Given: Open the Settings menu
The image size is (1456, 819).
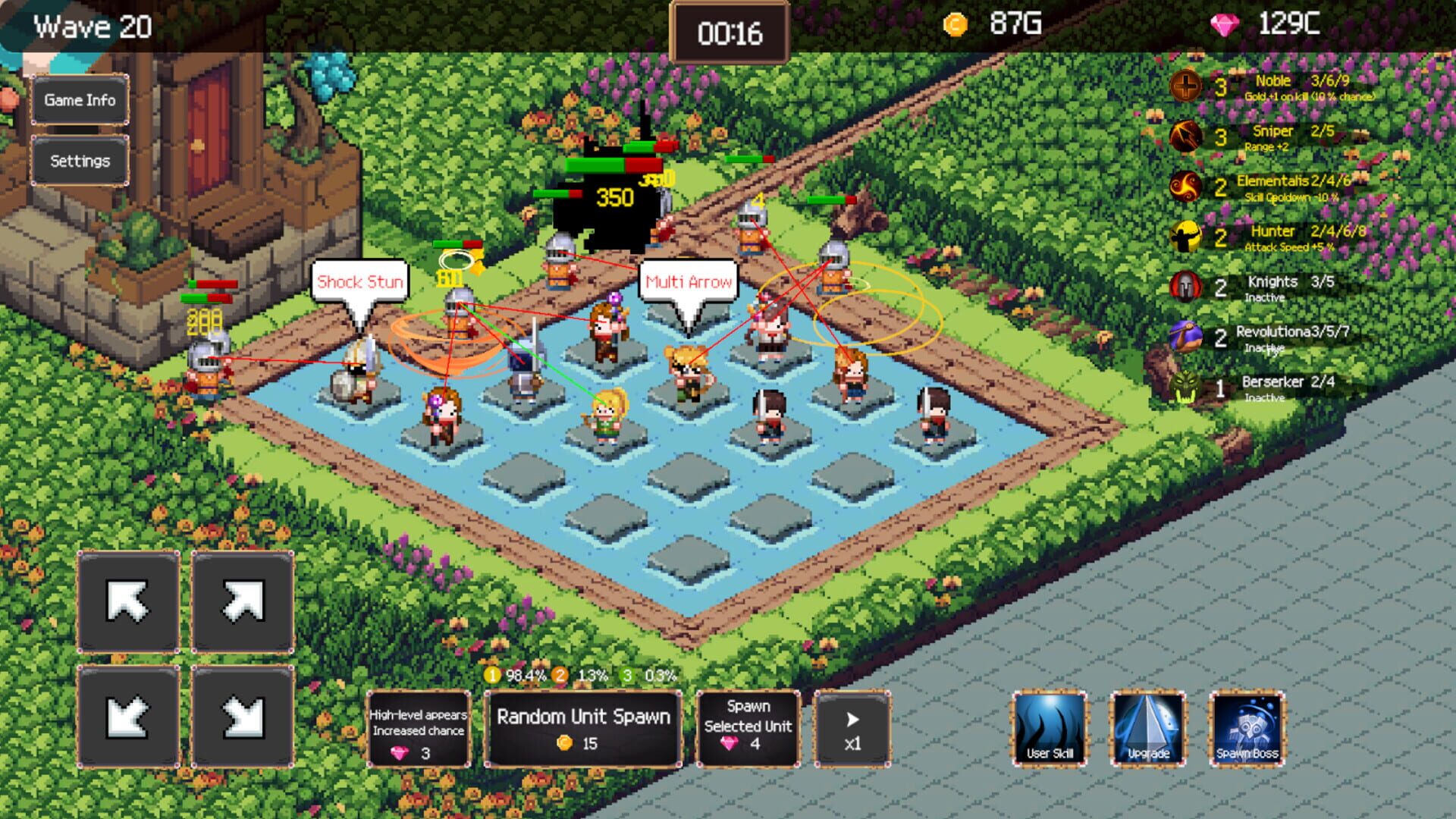Looking at the screenshot, I should 80,160.
